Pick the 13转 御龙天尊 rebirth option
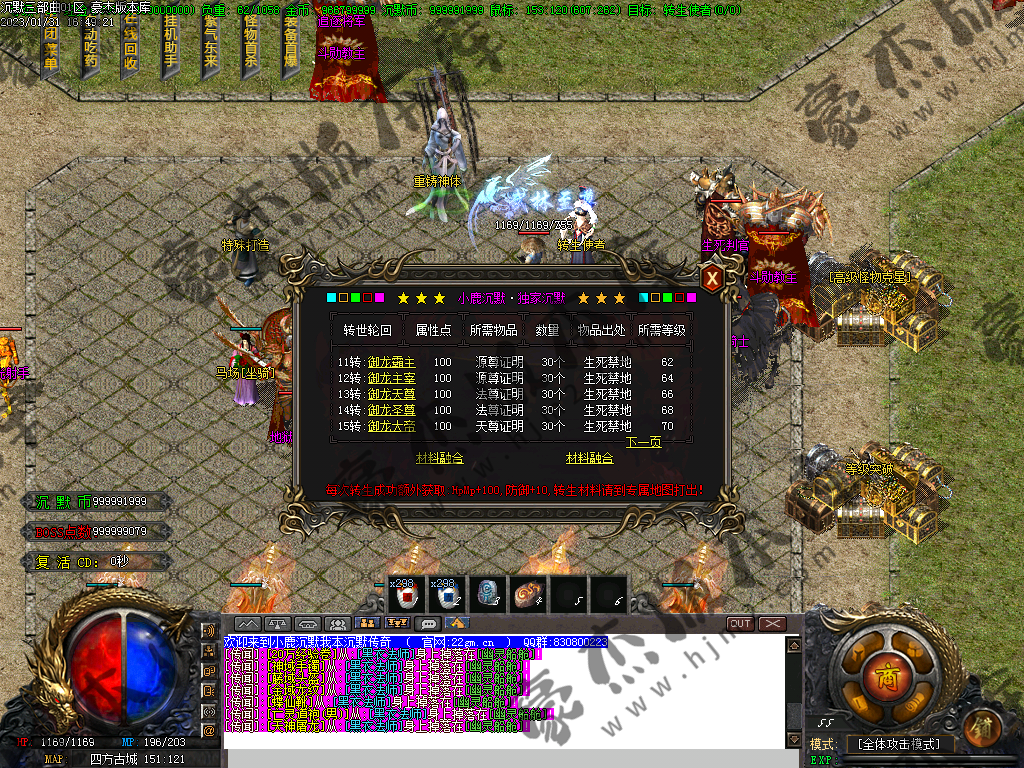 pyautogui.click(x=391, y=394)
